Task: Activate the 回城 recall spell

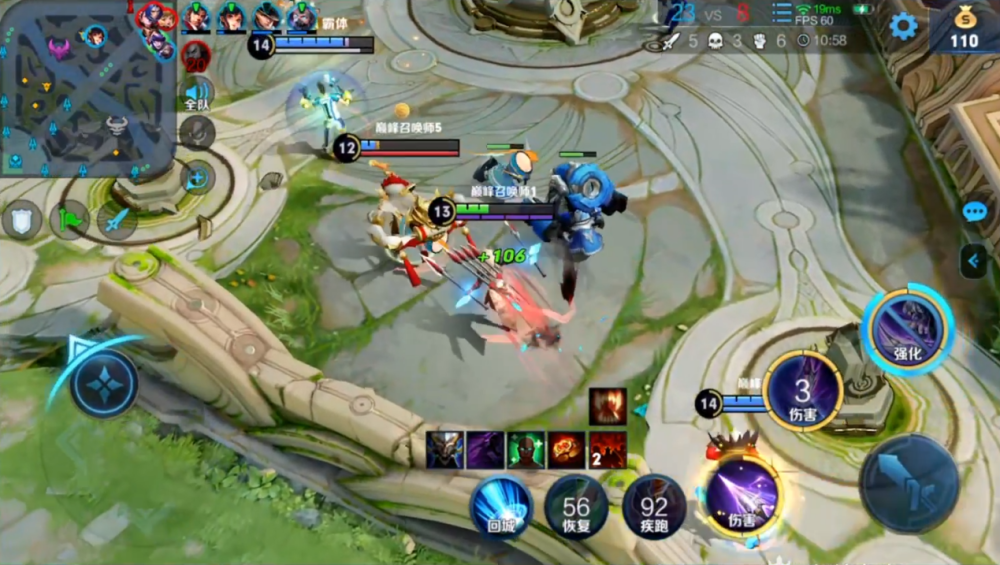Action: (x=501, y=506)
